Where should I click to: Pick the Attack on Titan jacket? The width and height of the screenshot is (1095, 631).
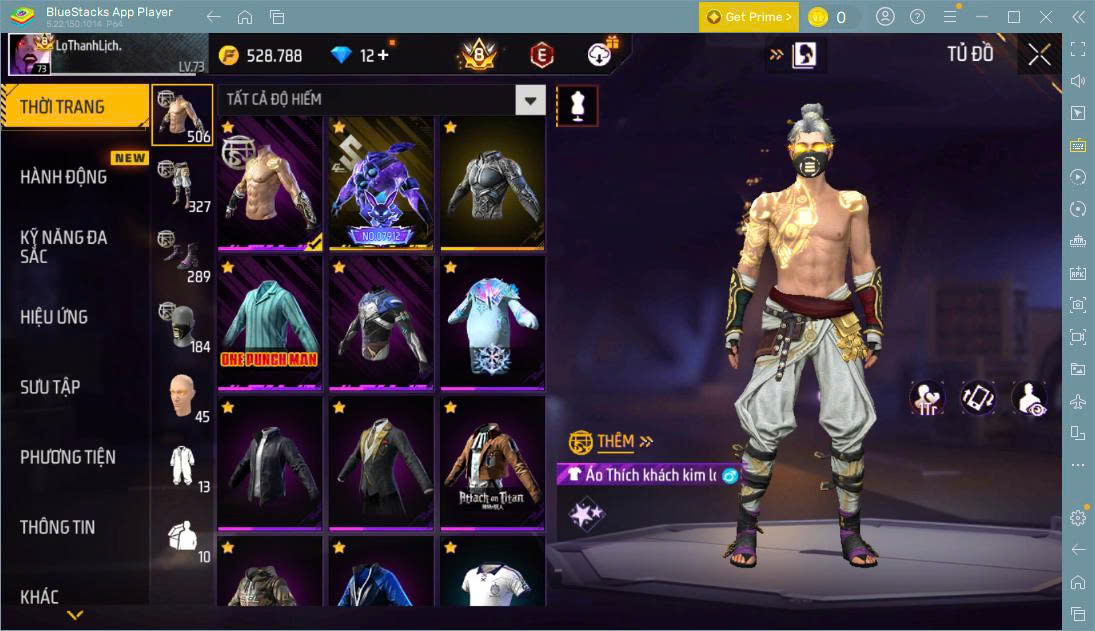point(491,462)
